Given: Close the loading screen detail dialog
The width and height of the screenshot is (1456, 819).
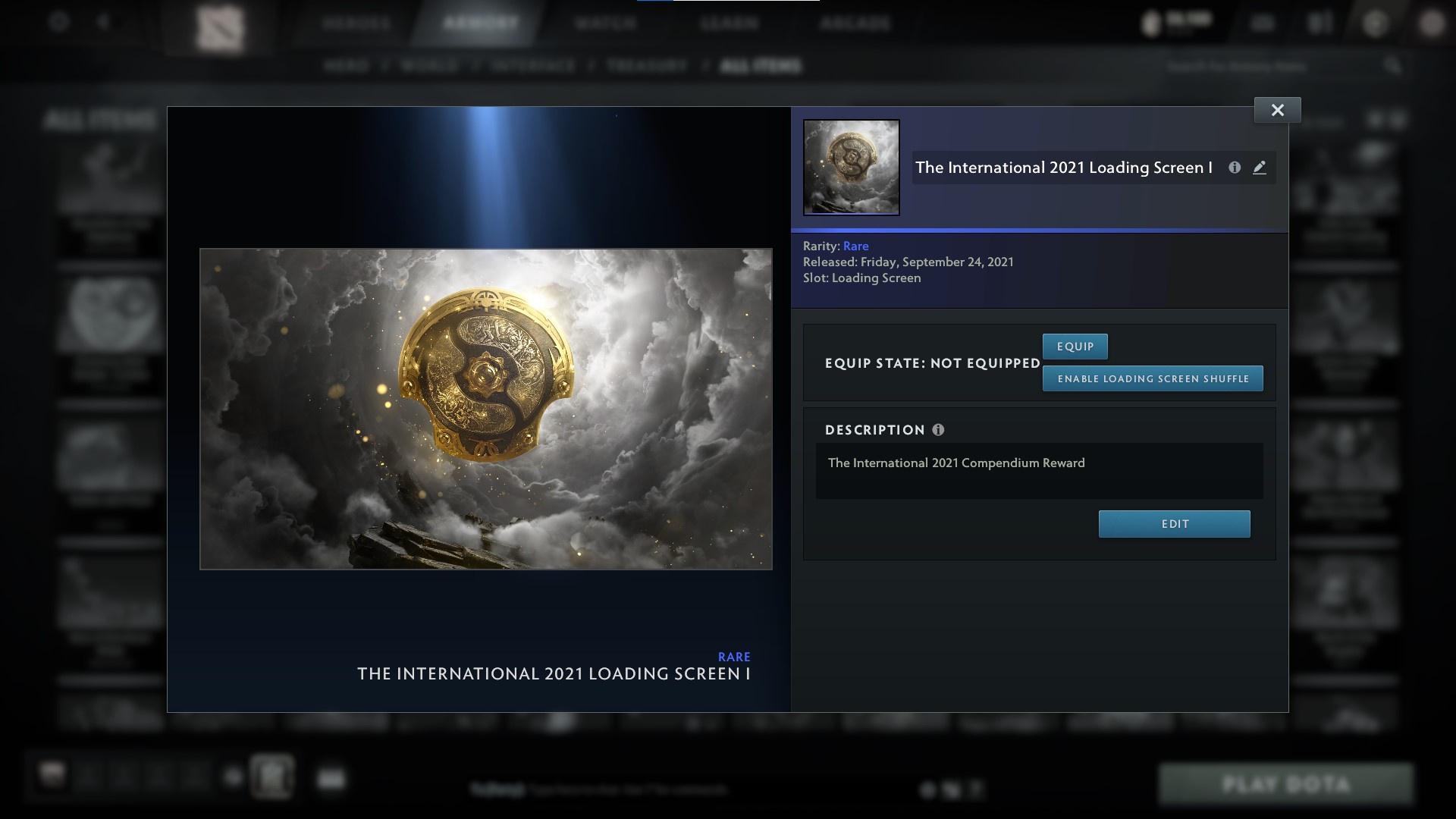Looking at the screenshot, I should point(1278,109).
